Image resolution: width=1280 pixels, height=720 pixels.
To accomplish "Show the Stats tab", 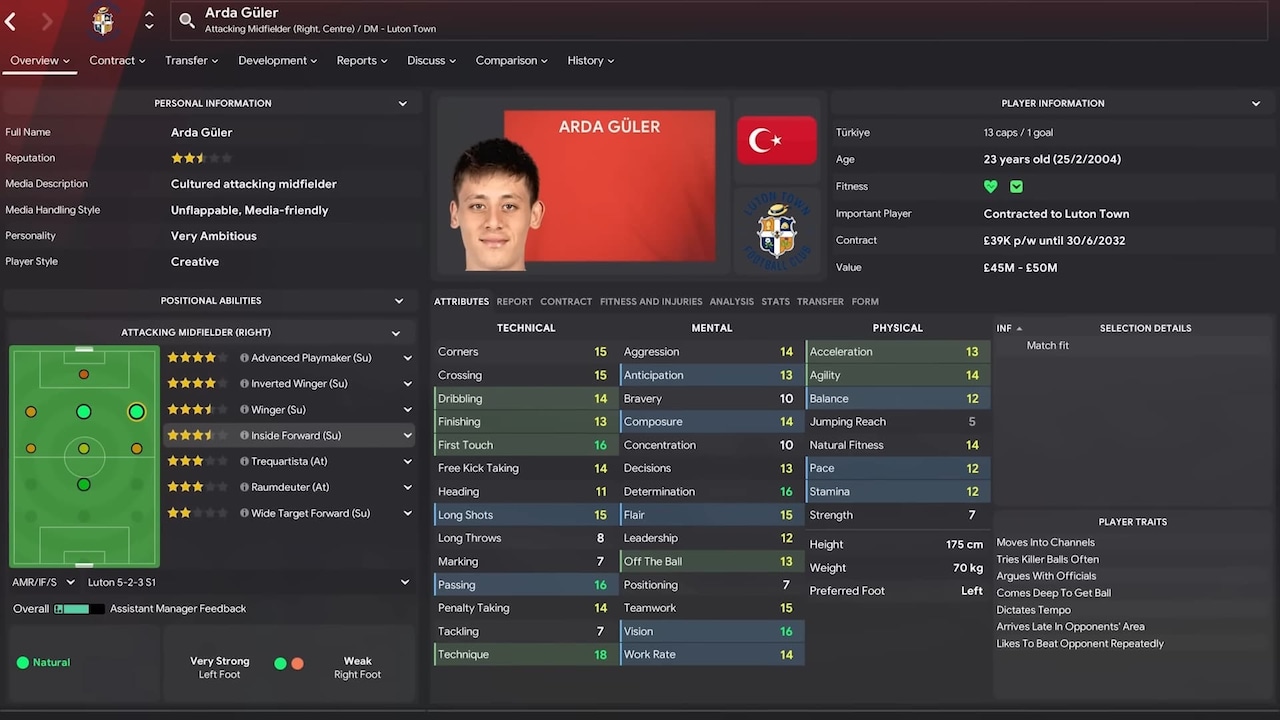I will point(775,301).
